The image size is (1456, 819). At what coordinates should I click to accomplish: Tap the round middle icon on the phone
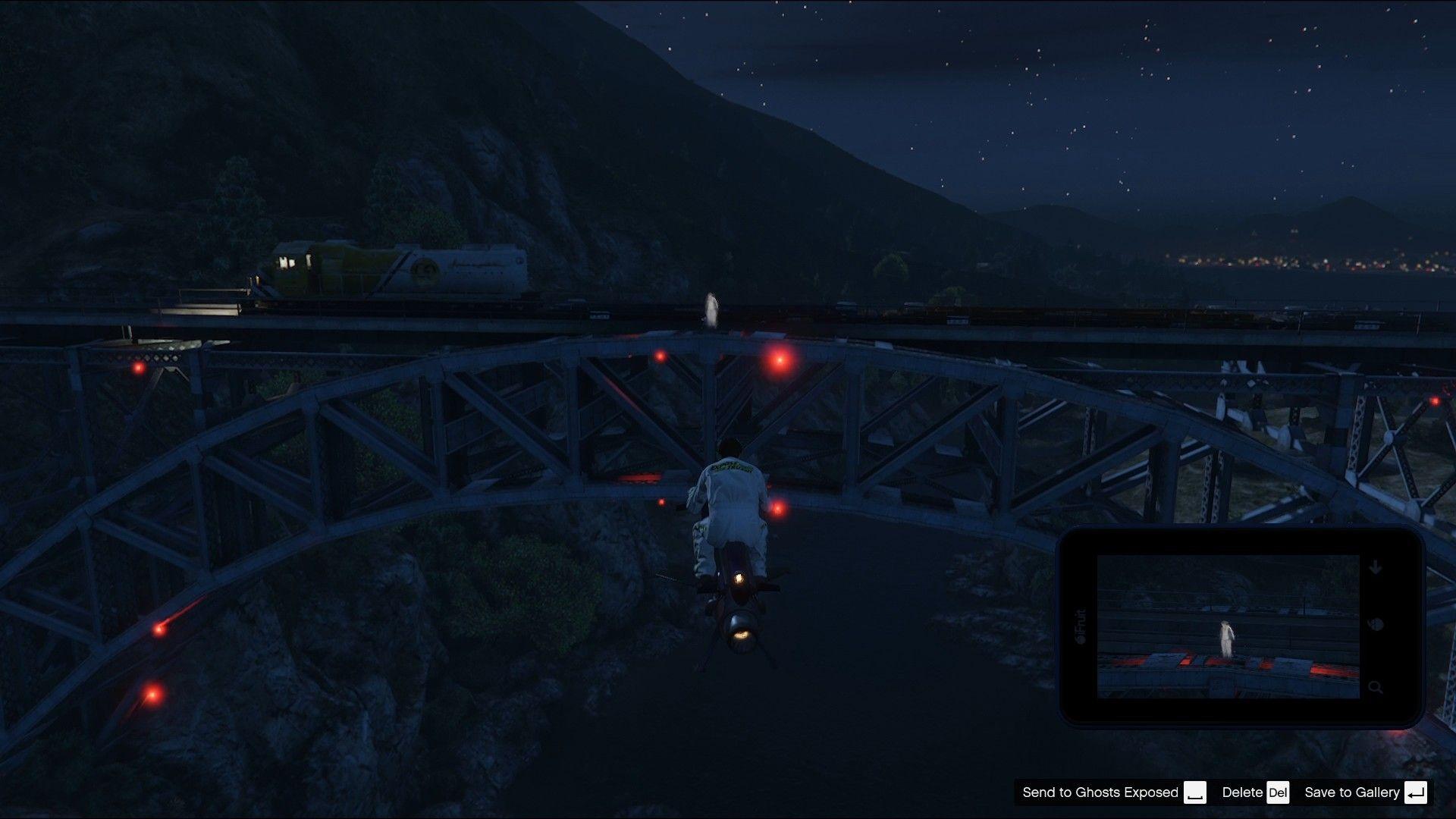pyautogui.click(x=1376, y=626)
